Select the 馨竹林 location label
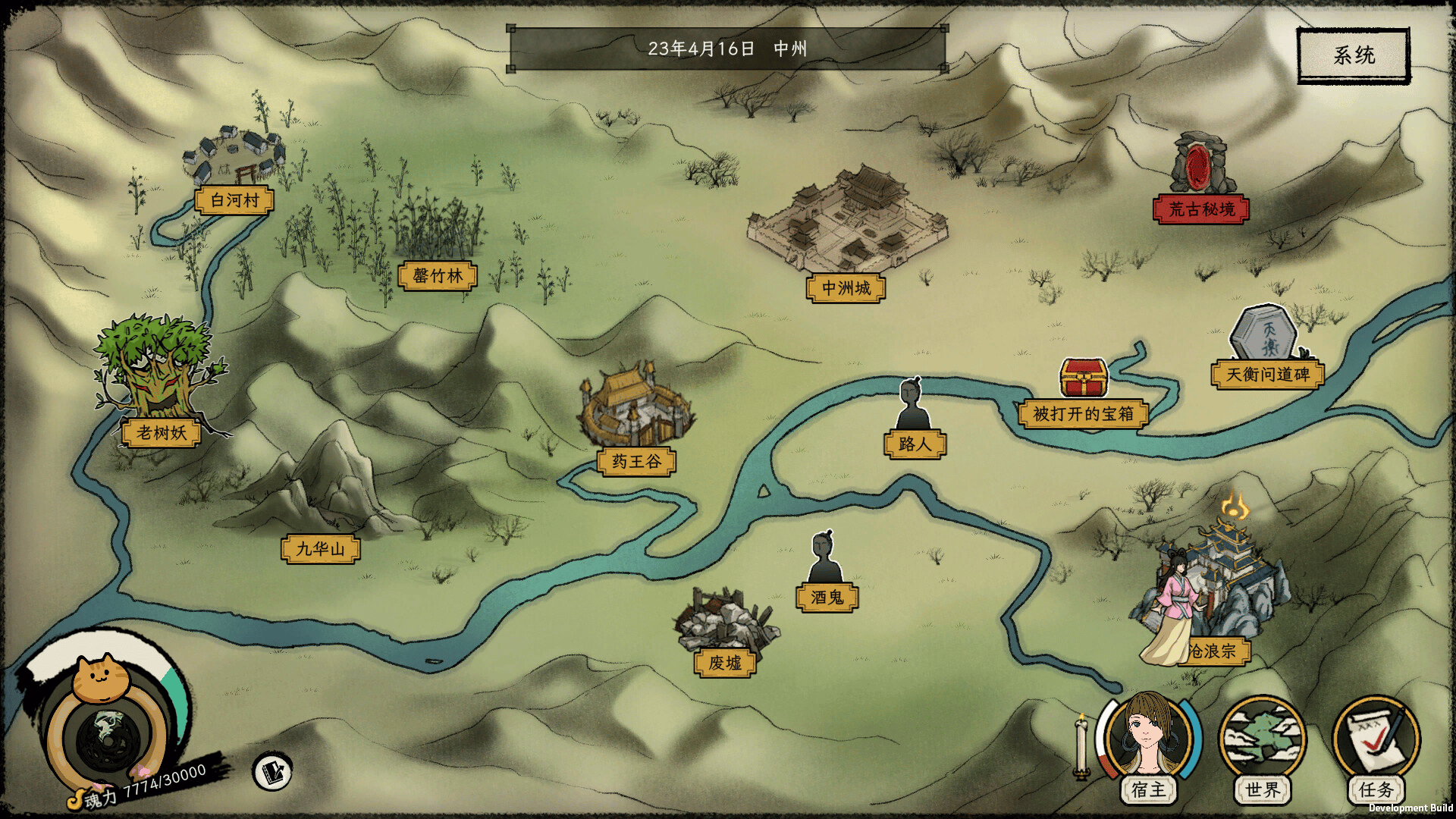The image size is (1456, 819). tap(438, 275)
